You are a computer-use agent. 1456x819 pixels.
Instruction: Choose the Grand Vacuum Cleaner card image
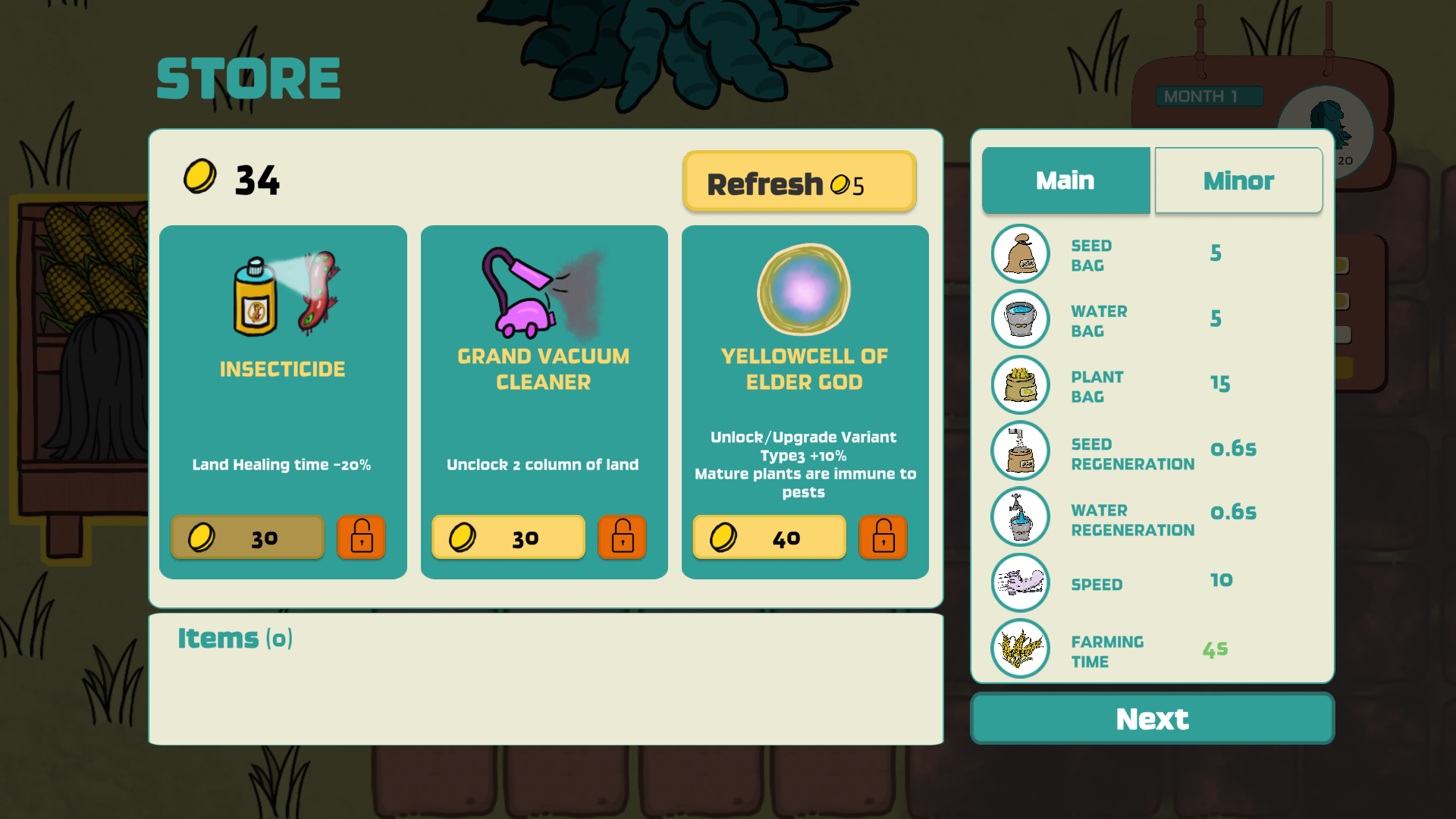(543, 294)
